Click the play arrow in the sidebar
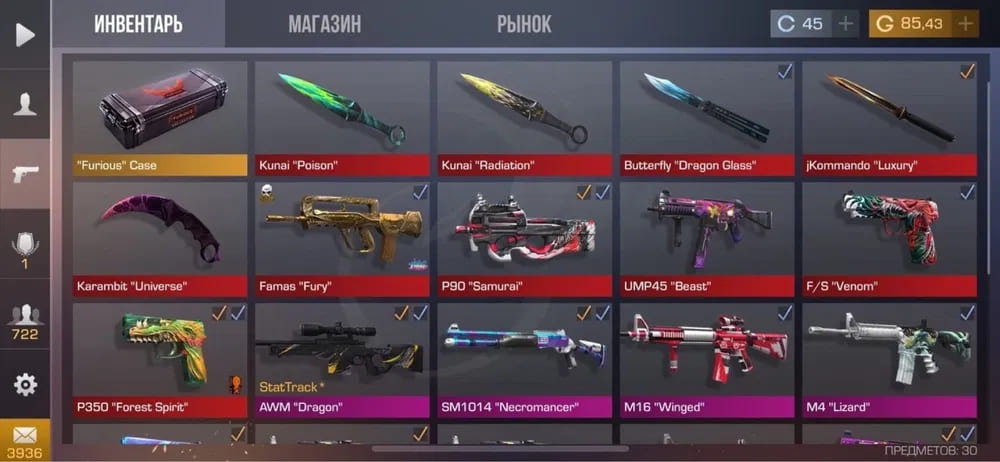The height and width of the screenshot is (462, 1000). click(x=25, y=35)
